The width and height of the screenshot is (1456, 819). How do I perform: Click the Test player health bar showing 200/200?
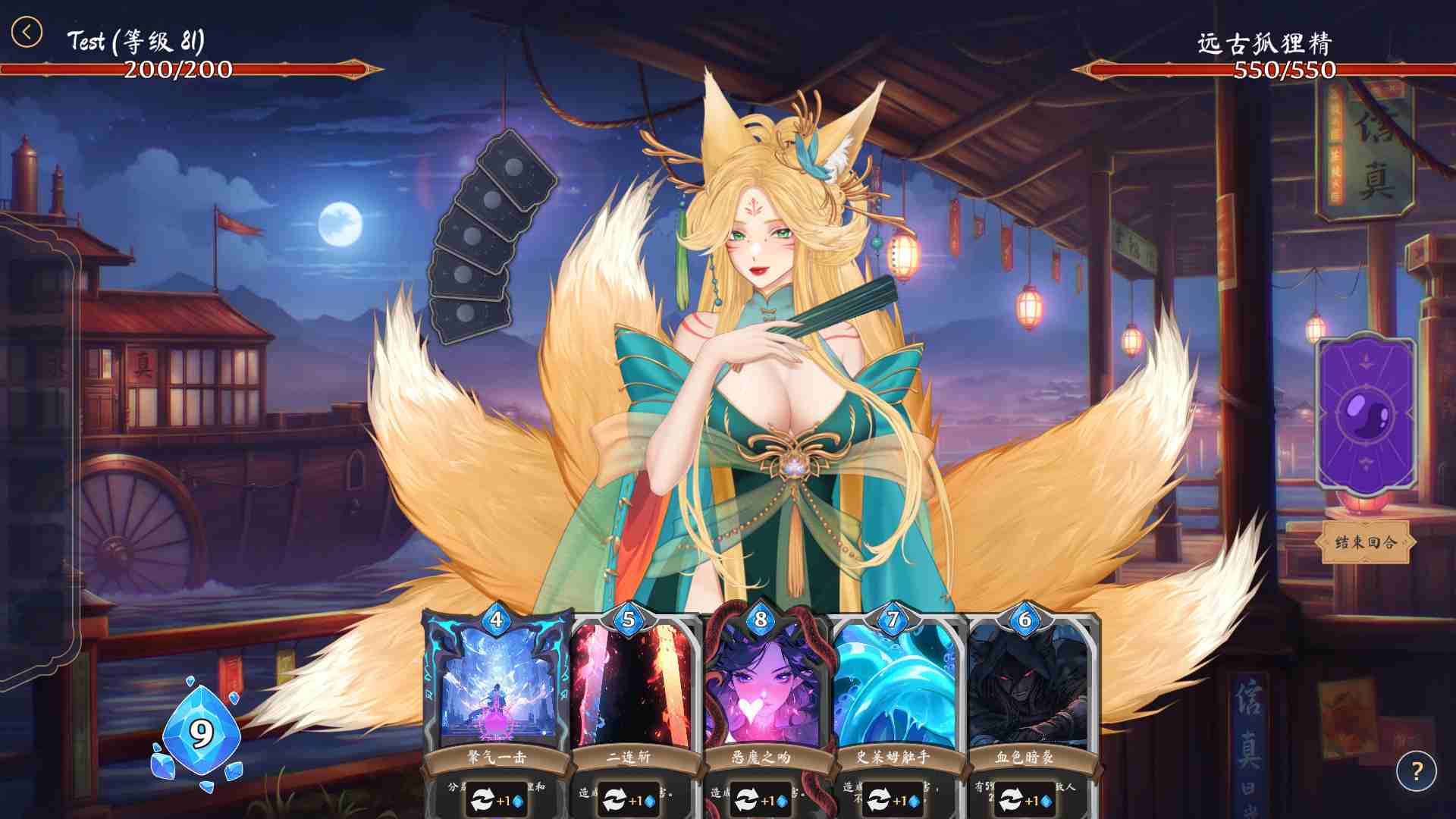coord(178,71)
